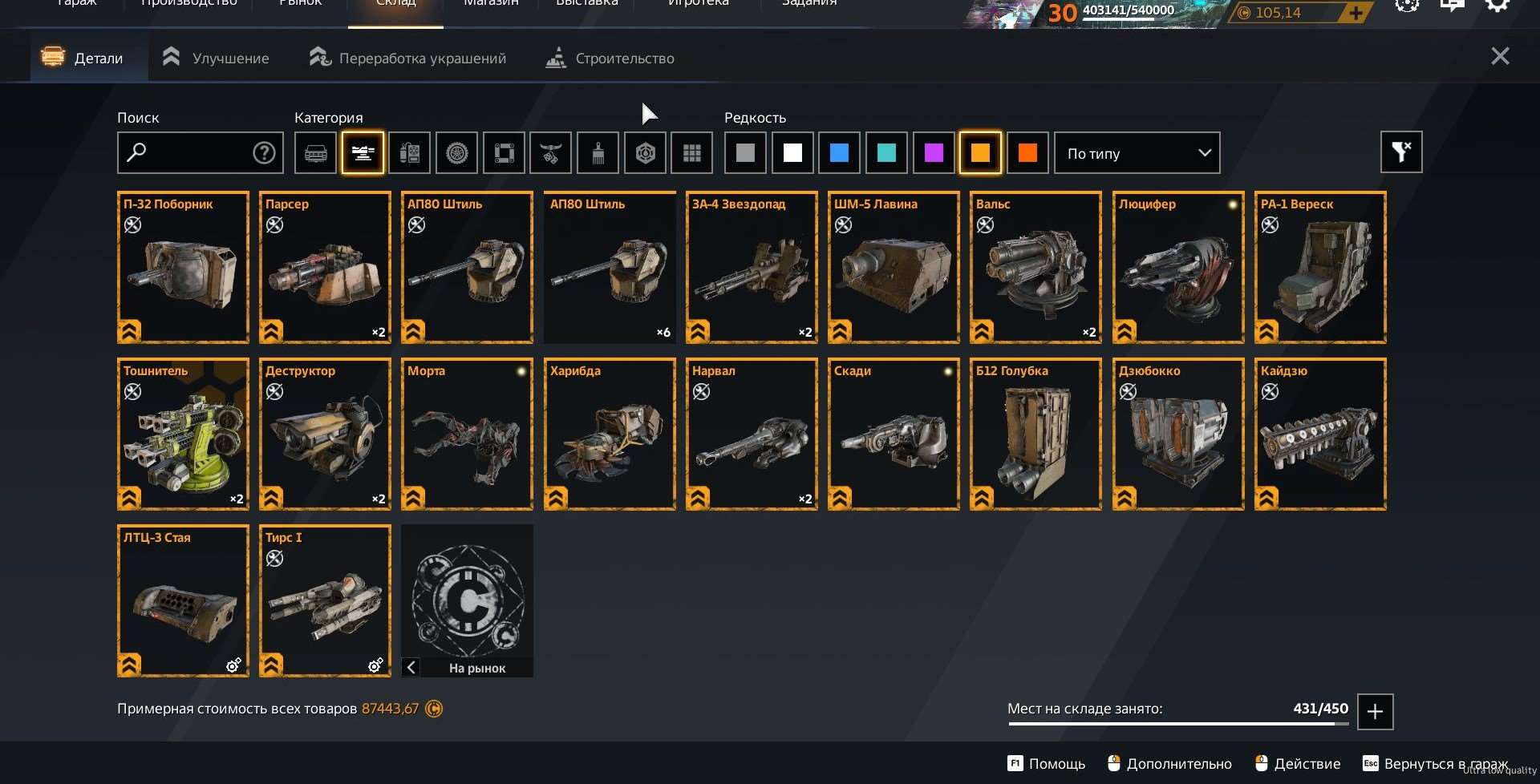Open the decorations category filter
This screenshot has height=784, width=1540.
pyautogui.click(x=550, y=152)
